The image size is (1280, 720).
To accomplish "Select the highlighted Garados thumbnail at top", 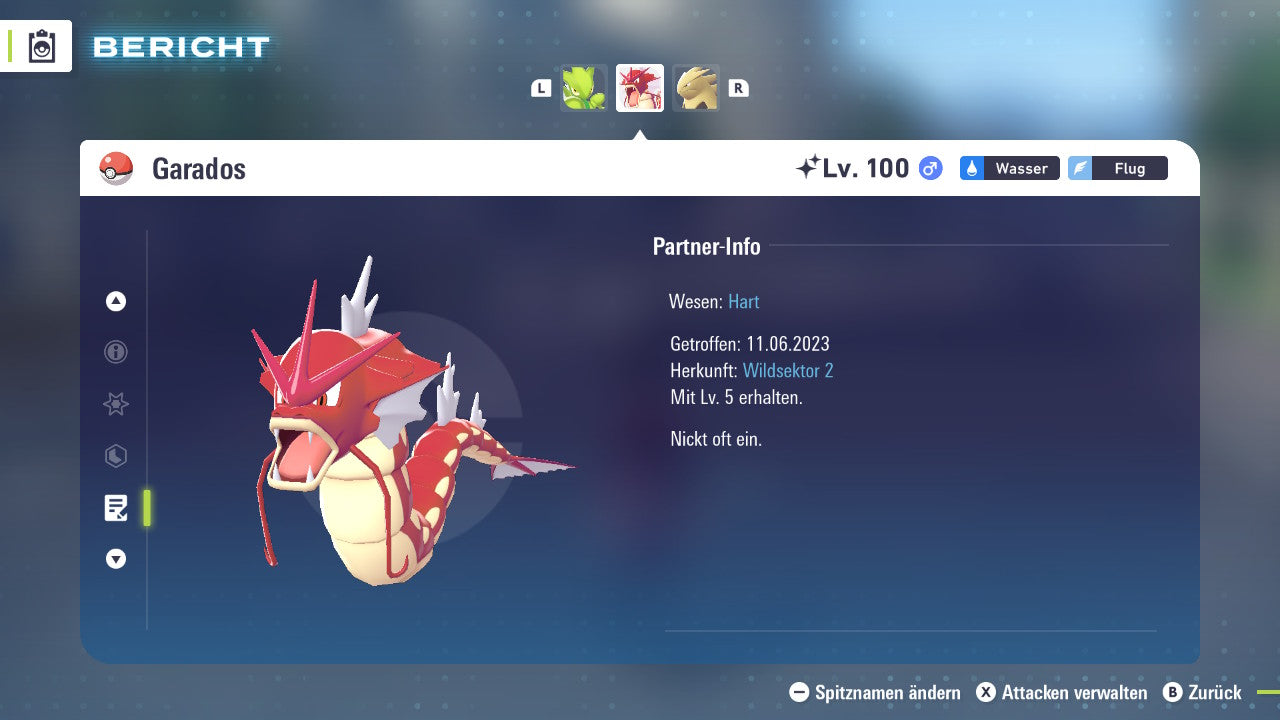I will 640,87.
